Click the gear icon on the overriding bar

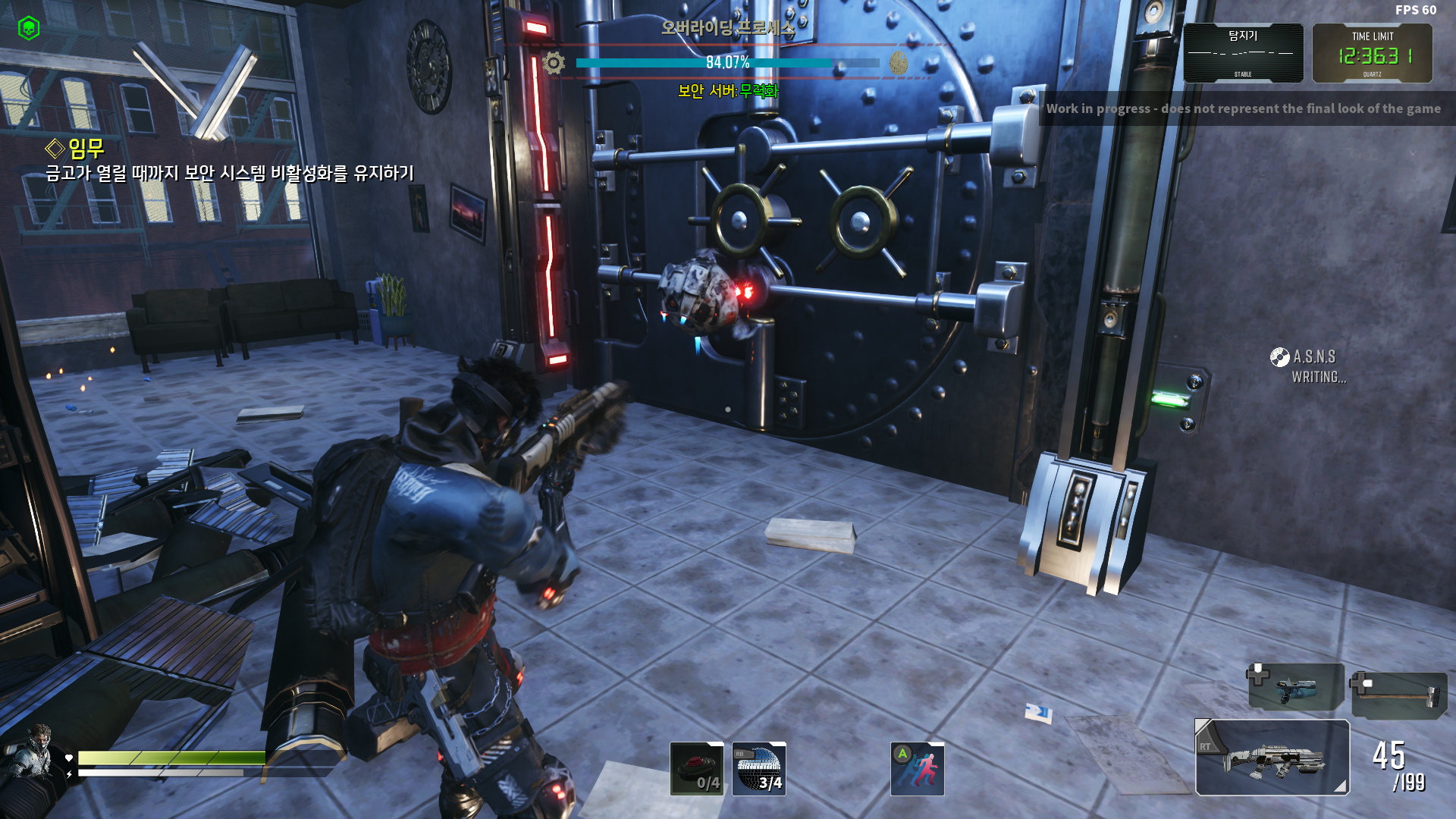click(554, 62)
